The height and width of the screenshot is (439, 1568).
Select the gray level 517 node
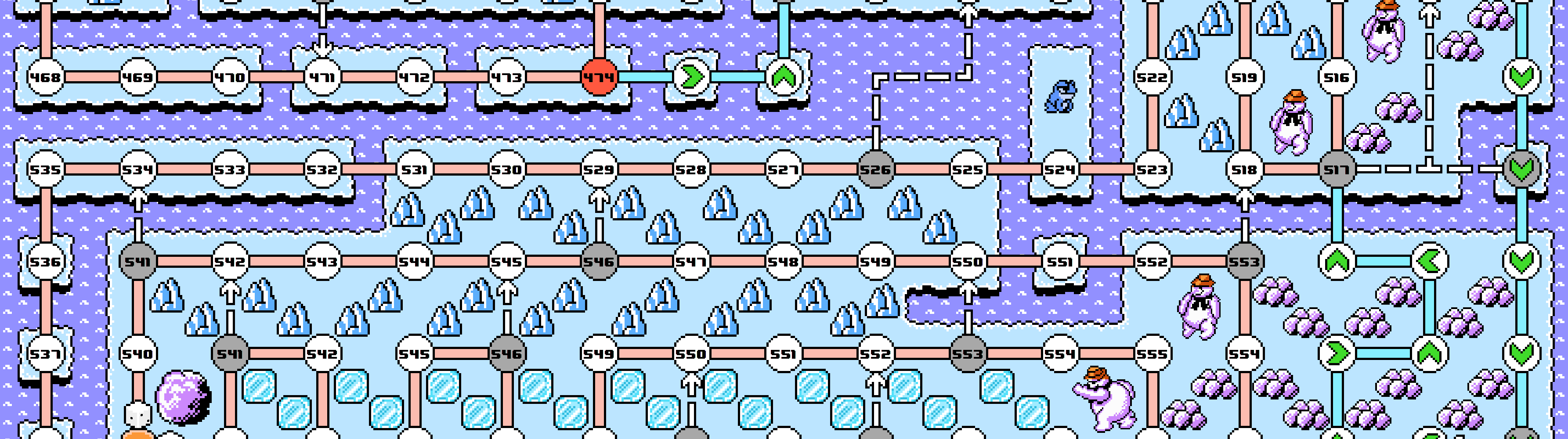tap(1336, 169)
